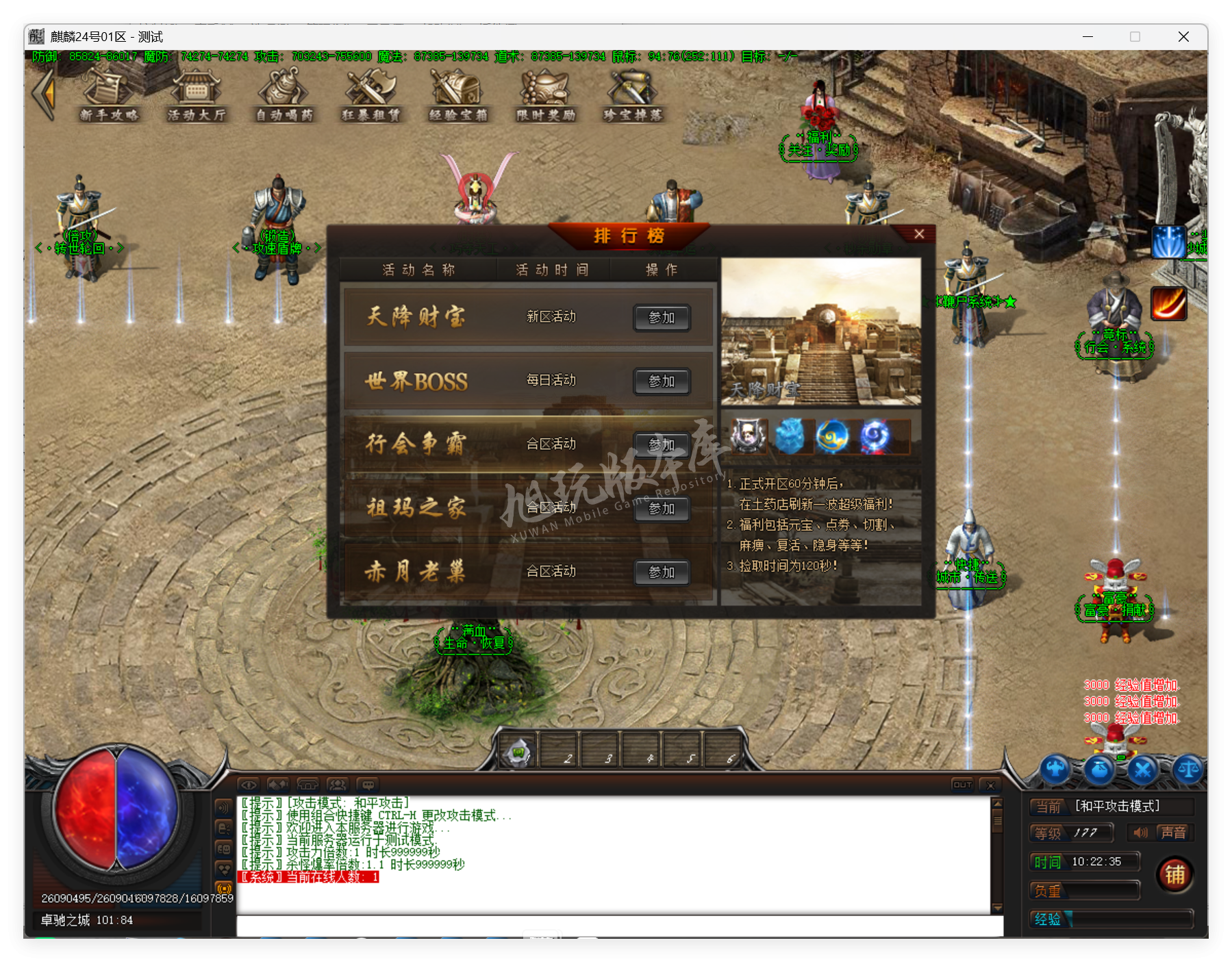Click 参加 to join 赤月老巢
The height and width of the screenshot is (962, 1232).
point(662,572)
